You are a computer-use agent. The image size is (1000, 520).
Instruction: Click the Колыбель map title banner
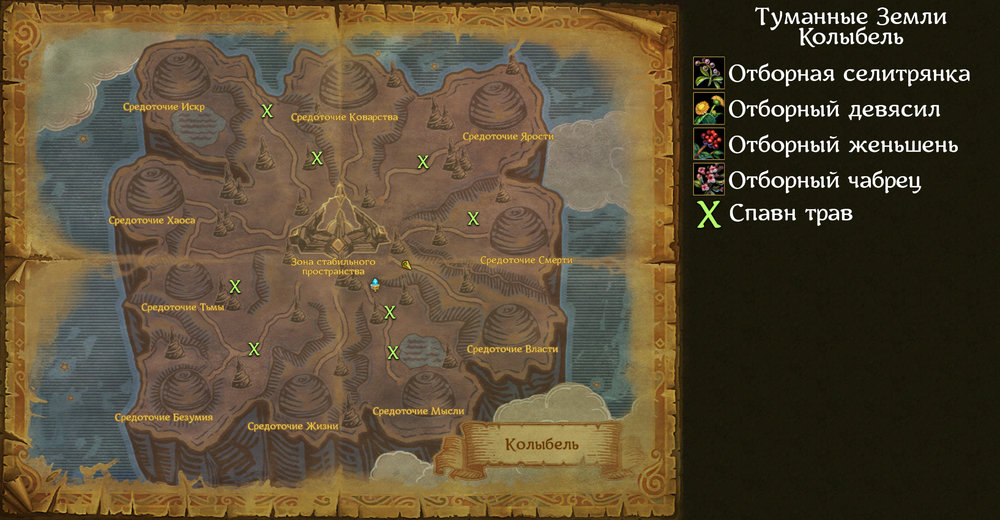[541, 443]
